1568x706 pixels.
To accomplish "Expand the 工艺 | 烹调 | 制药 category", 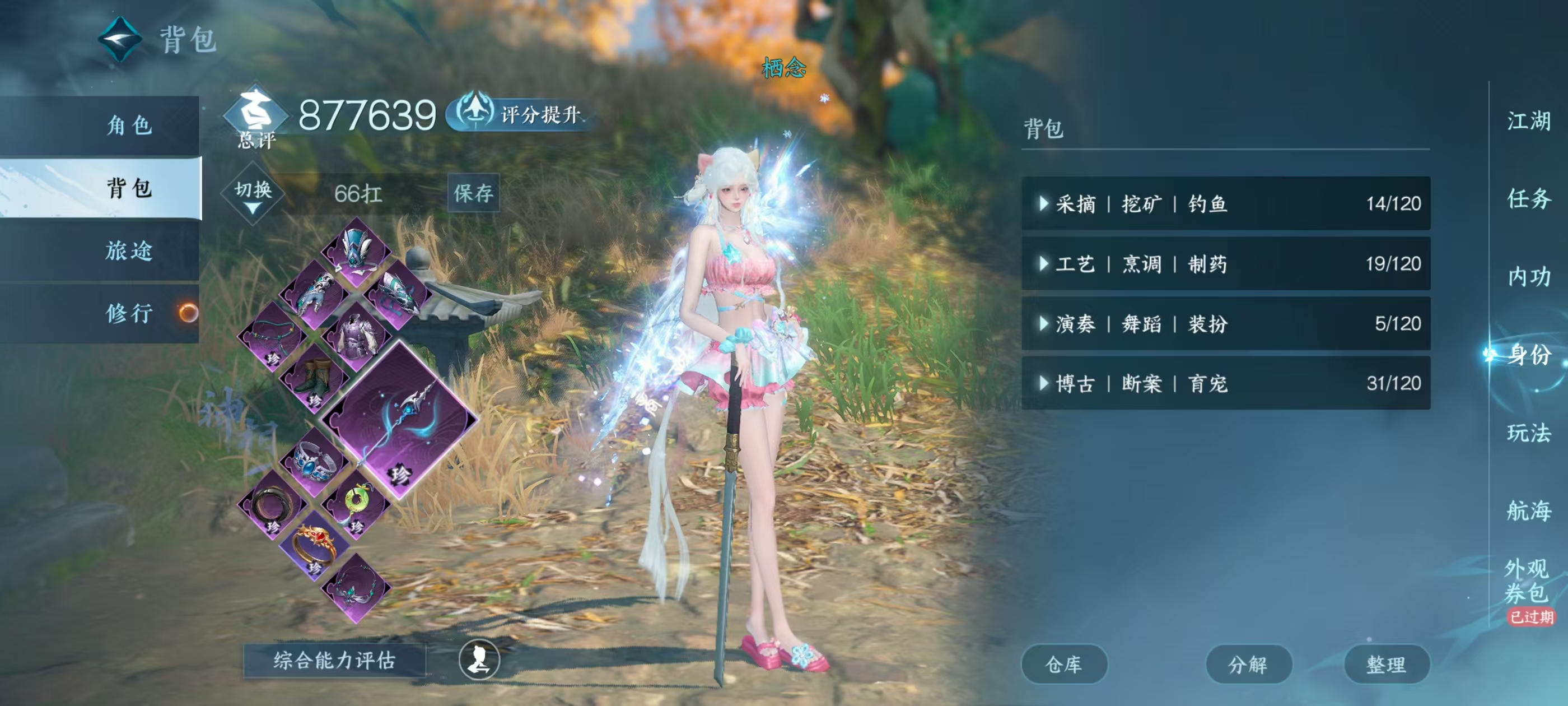I will point(1225,264).
